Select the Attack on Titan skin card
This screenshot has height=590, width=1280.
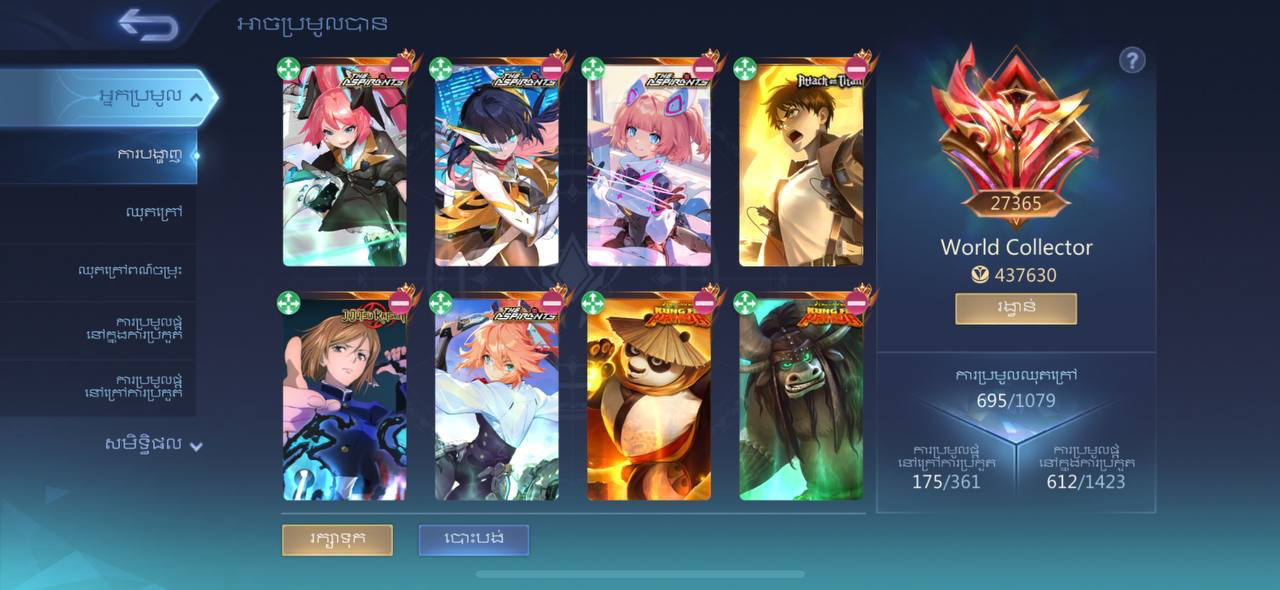coord(800,170)
